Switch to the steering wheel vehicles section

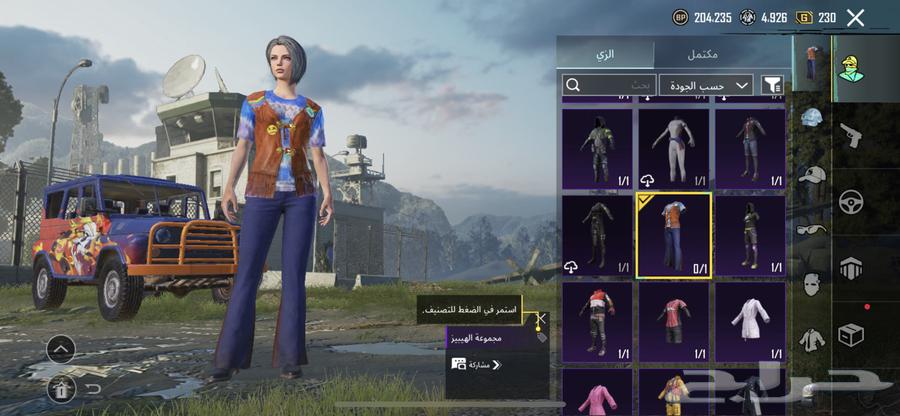point(851,200)
